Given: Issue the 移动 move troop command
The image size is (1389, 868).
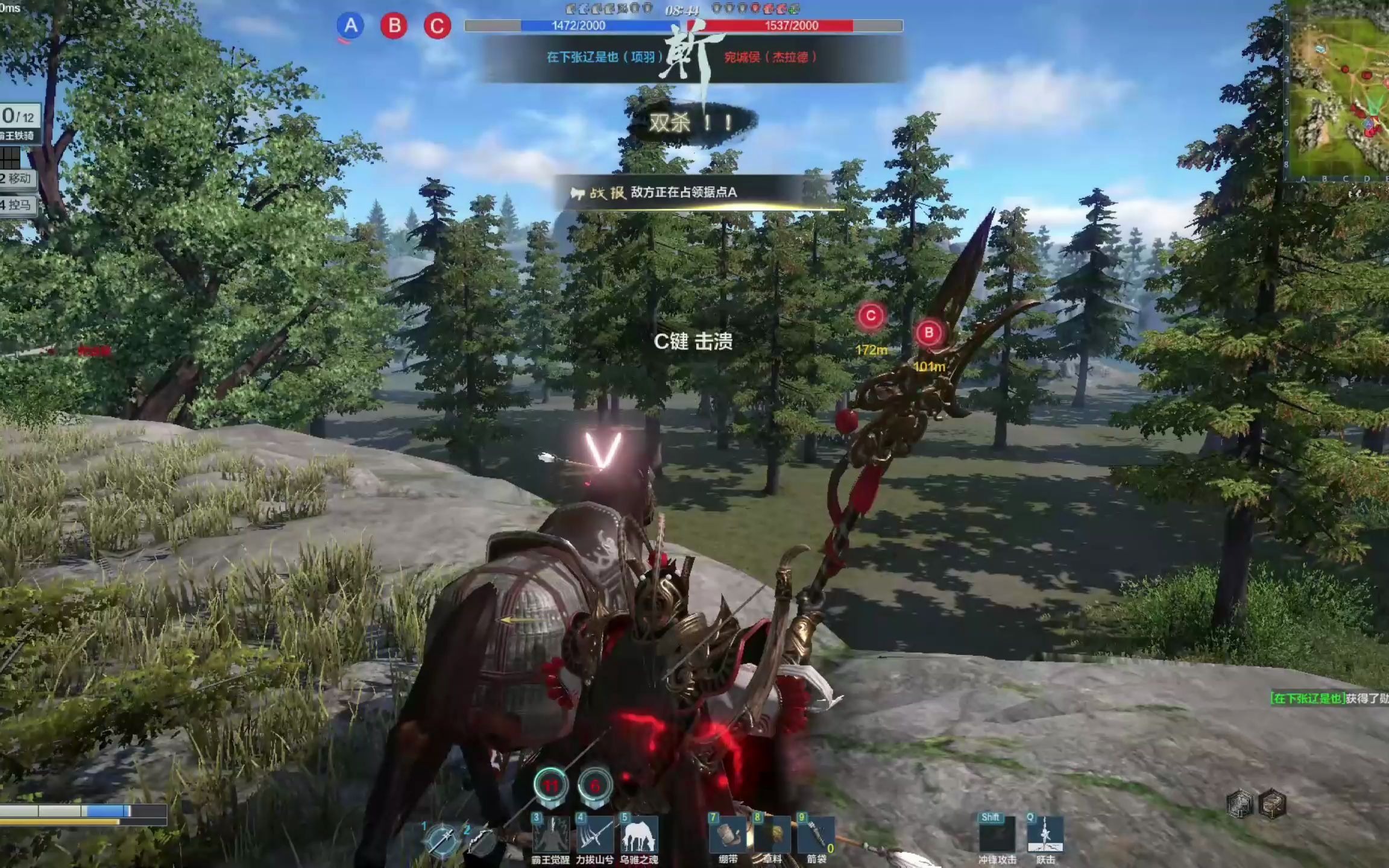Looking at the screenshot, I should 17,178.
